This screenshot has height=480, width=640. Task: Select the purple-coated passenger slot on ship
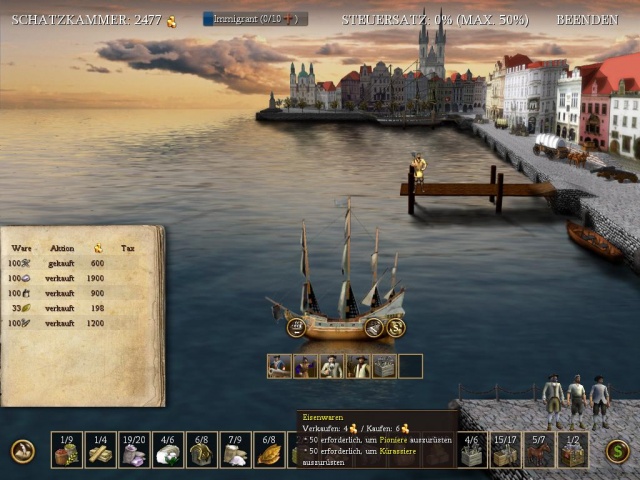305,366
